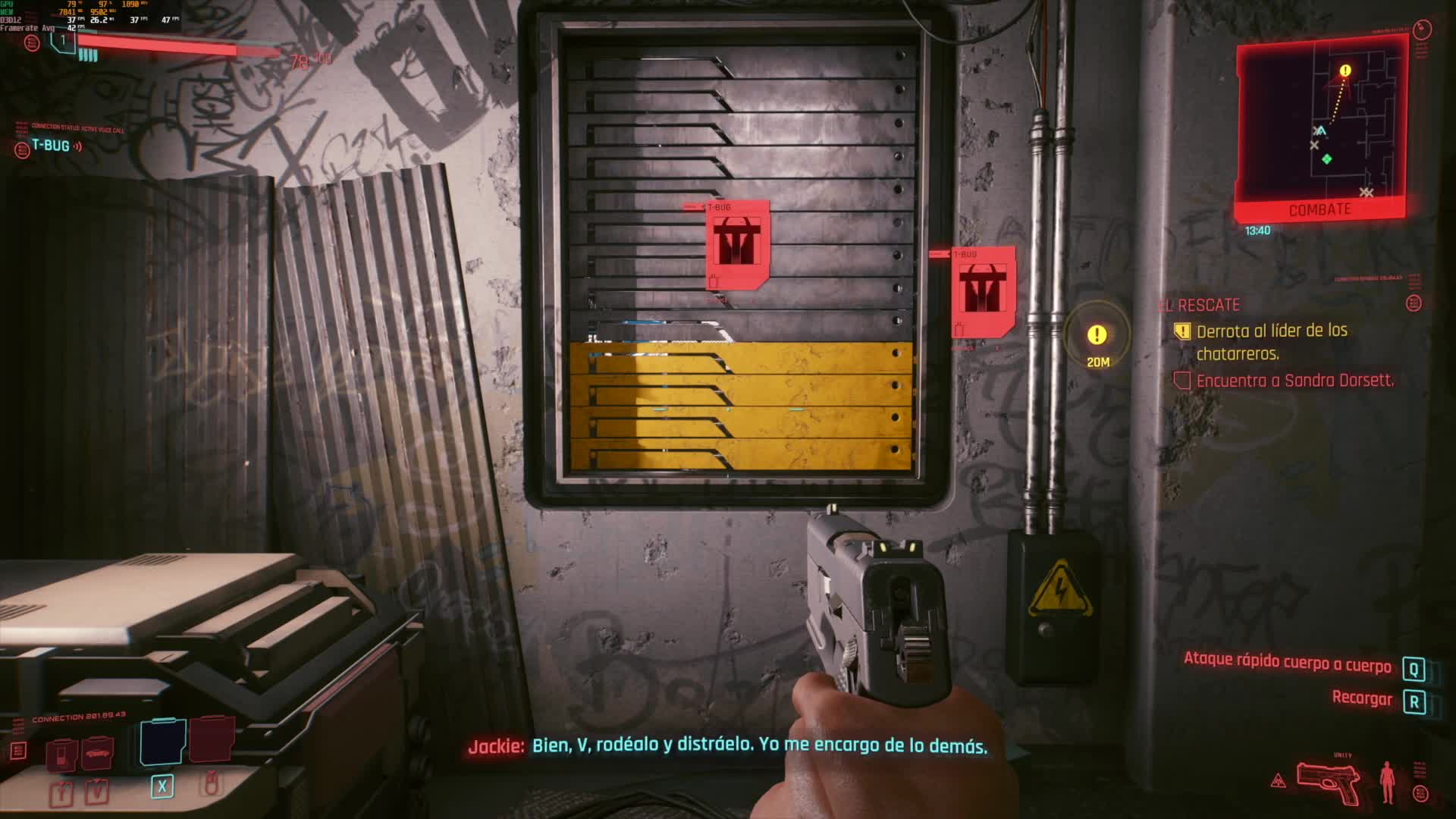
Task: Select the cyan-outlined quick item slot
Action: pyautogui.click(x=162, y=740)
